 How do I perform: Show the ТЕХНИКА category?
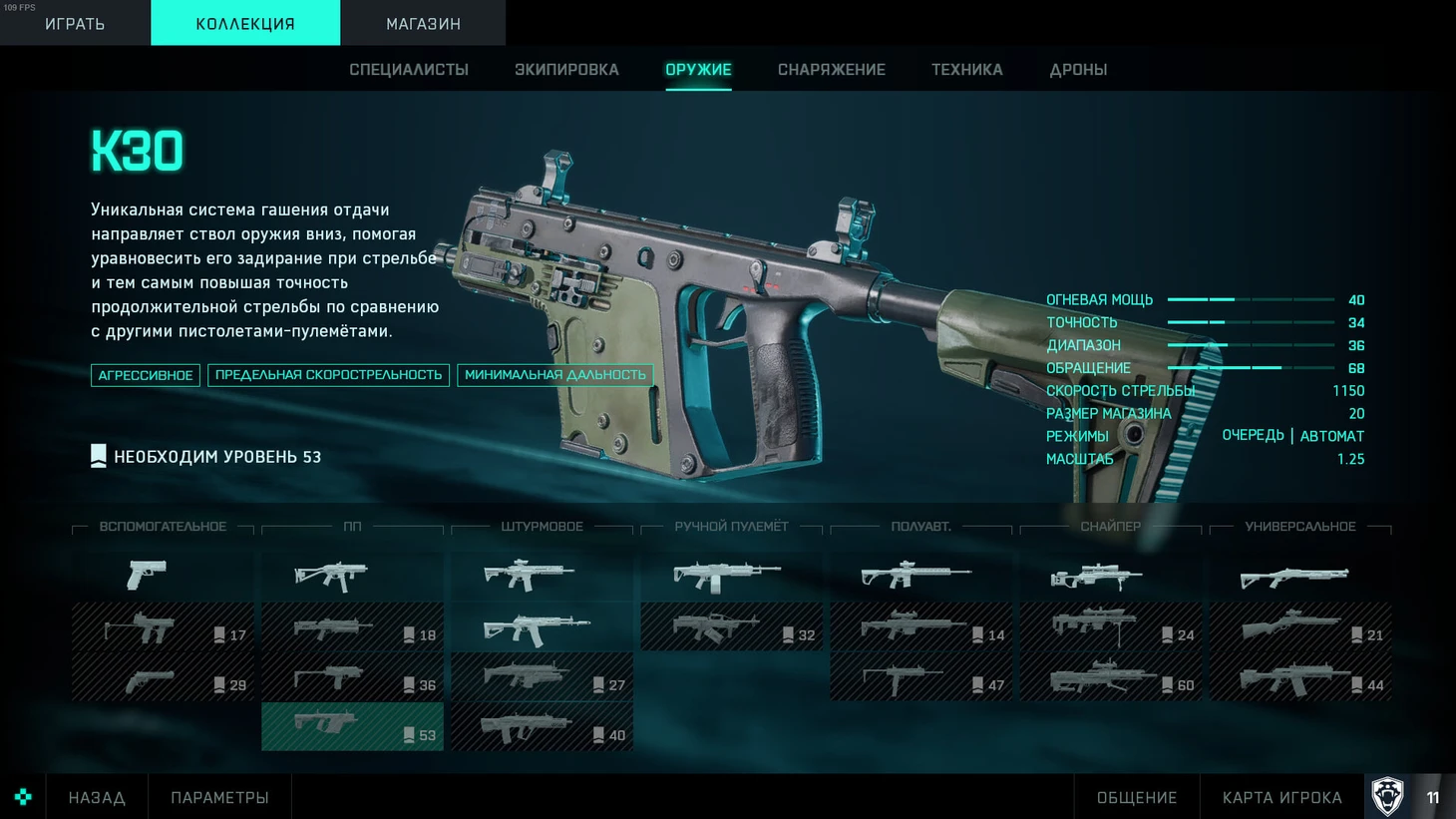(967, 70)
